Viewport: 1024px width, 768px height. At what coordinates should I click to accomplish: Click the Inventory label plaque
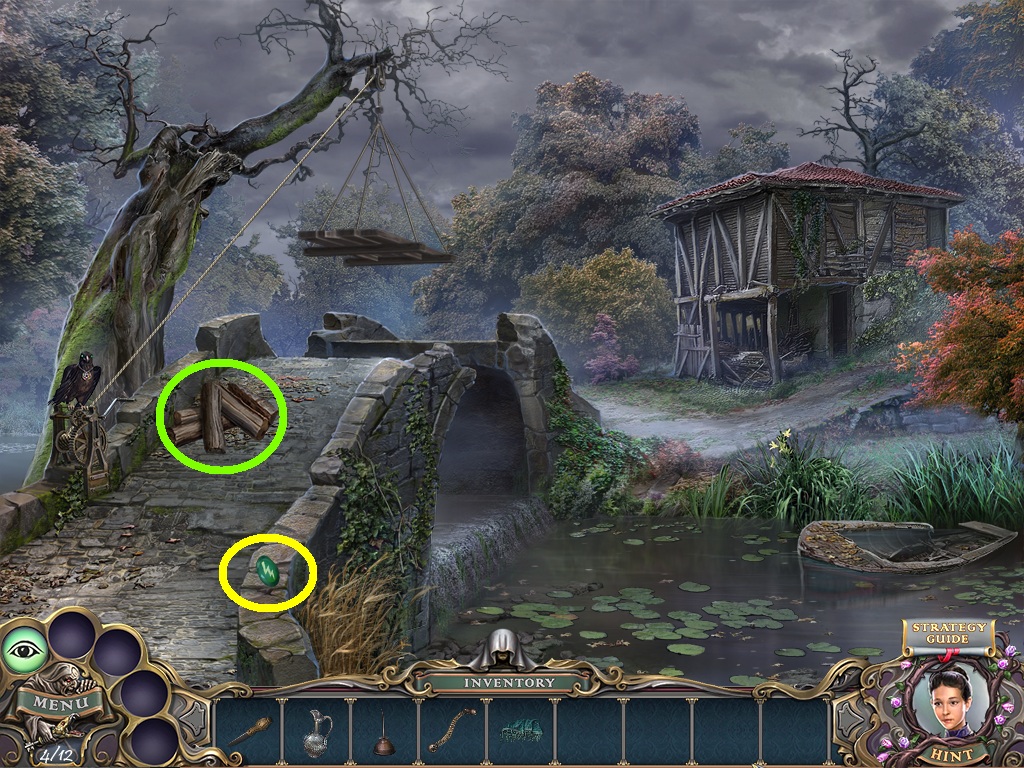click(510, 683)
